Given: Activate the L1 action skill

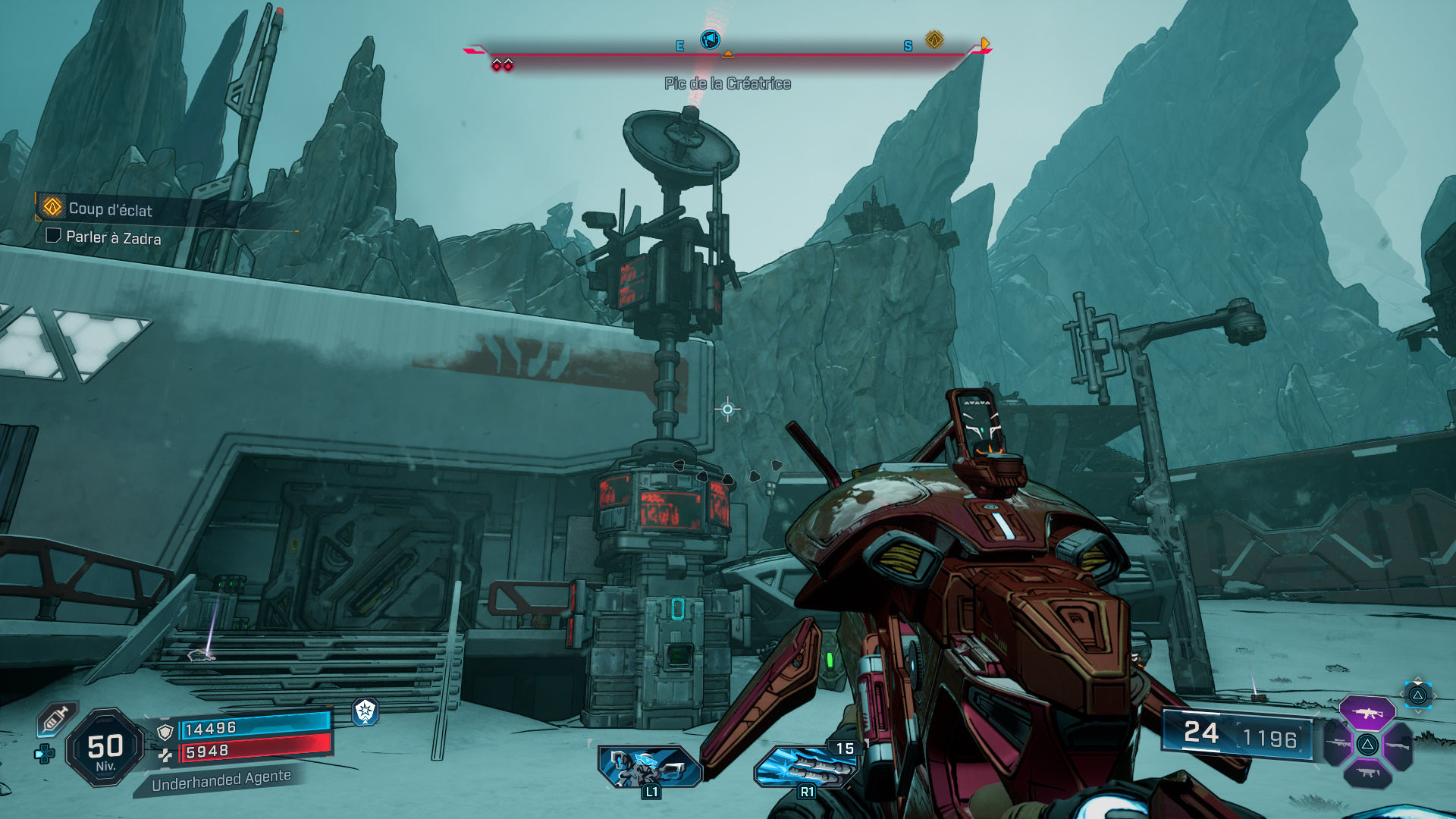Looking at the screenshot, I should [650, 767].
